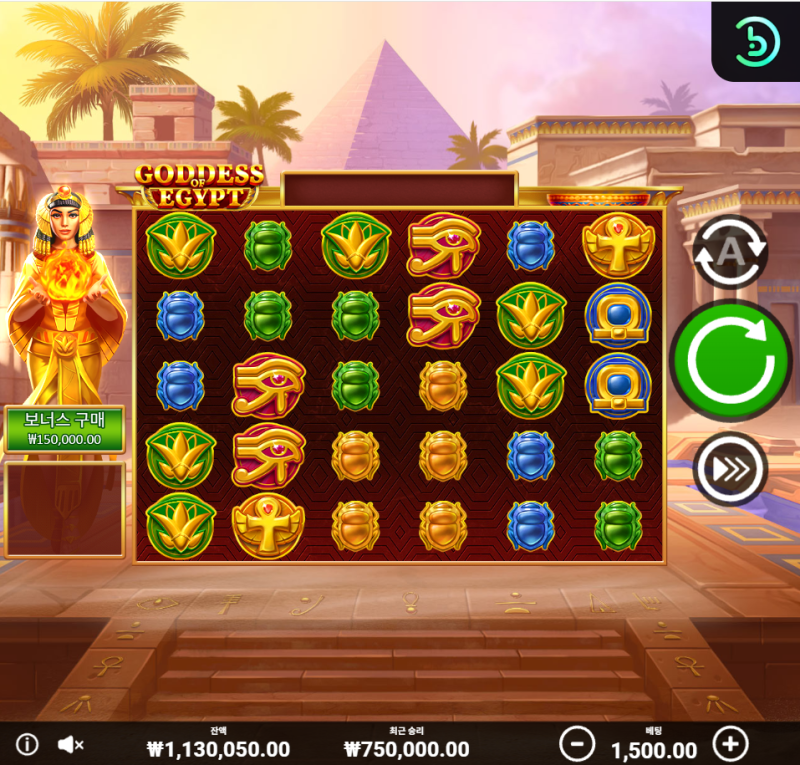Toggle the muted sound speaker icon

pyautogui.click(x=70, y=744)
